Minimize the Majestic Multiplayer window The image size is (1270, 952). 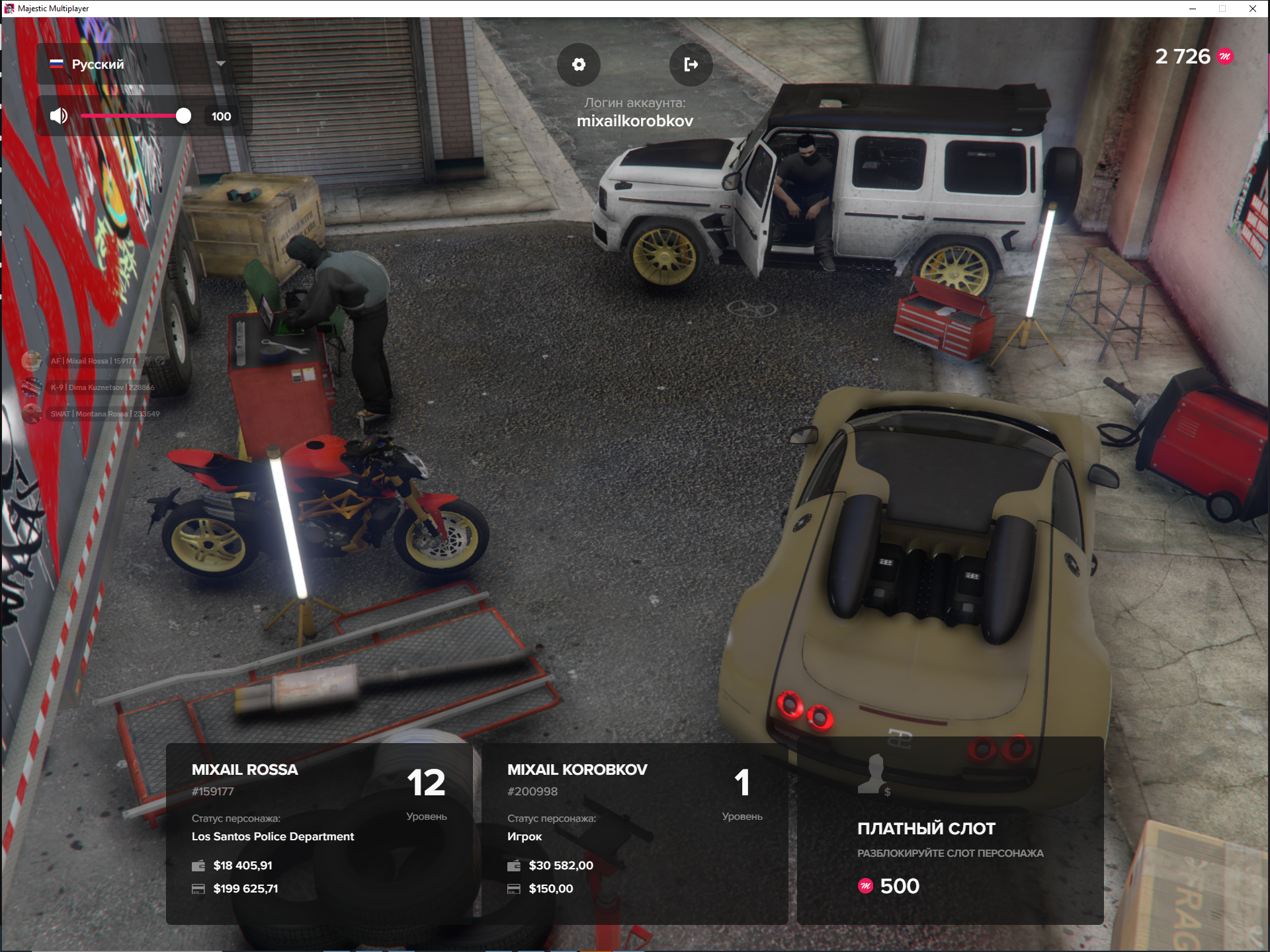pyautogui.click(x=1193, y=9)
